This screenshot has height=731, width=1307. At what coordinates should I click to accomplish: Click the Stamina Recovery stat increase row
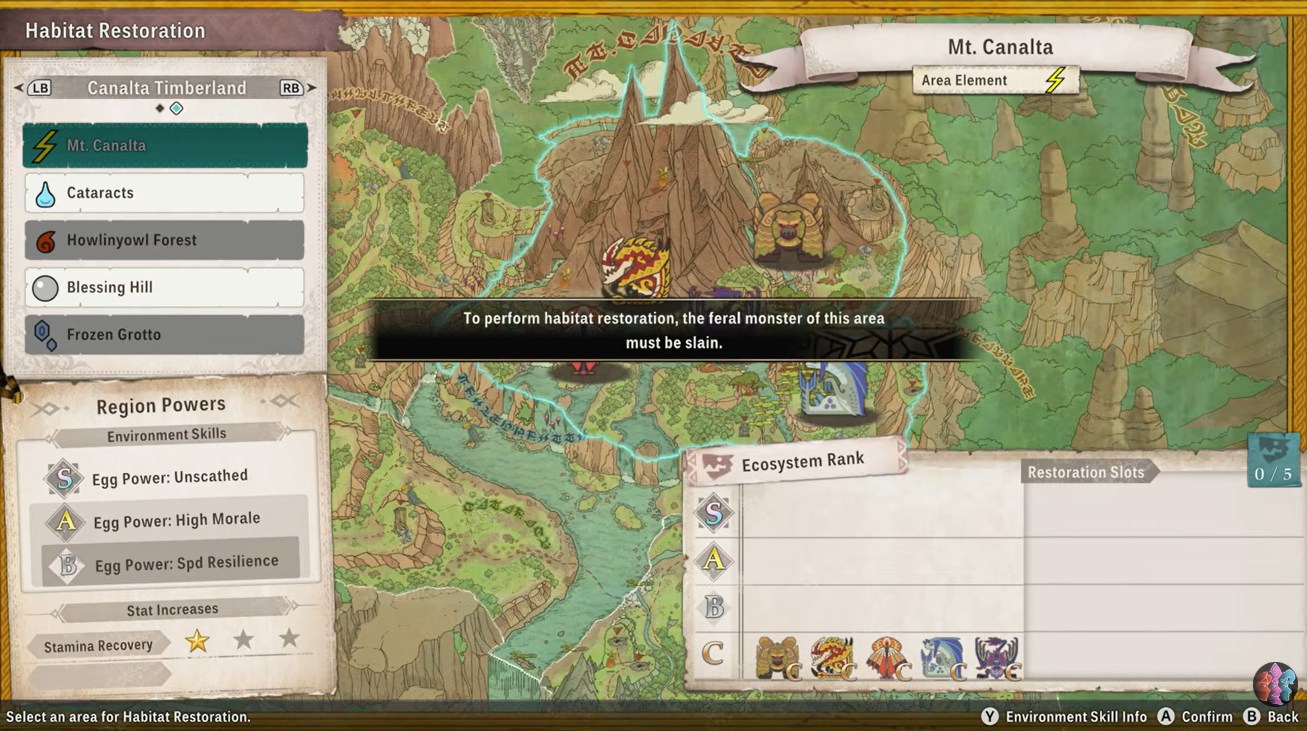[x=98, y=646]
